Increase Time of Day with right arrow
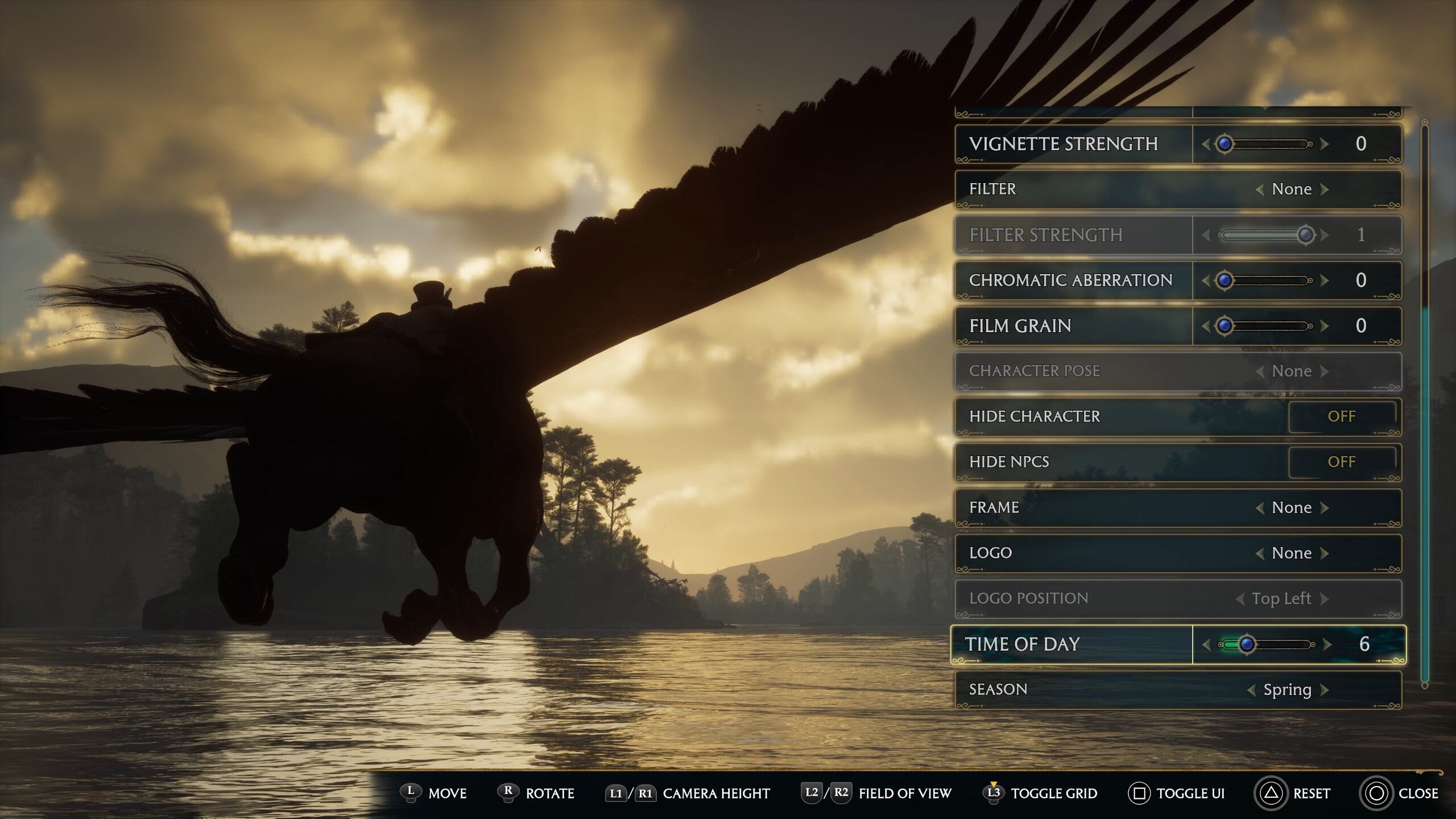 [1327, 644]
